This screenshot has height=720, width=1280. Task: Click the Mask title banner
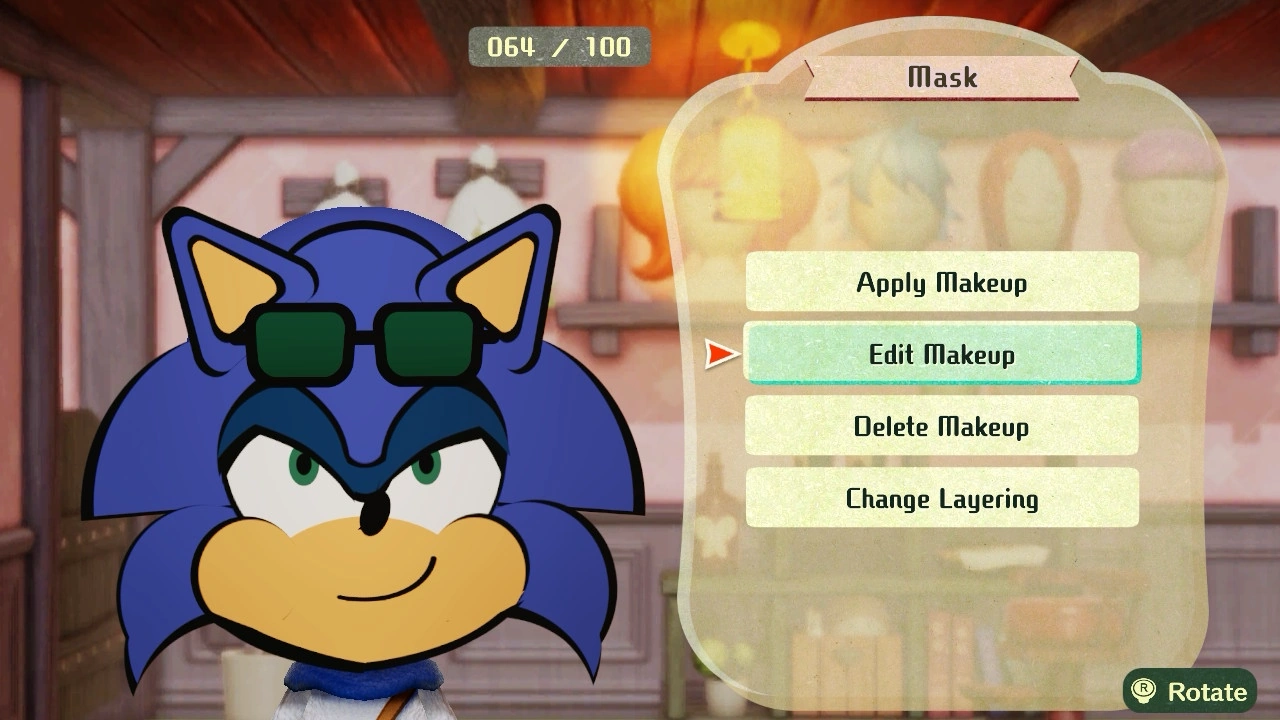pos(940,77)
